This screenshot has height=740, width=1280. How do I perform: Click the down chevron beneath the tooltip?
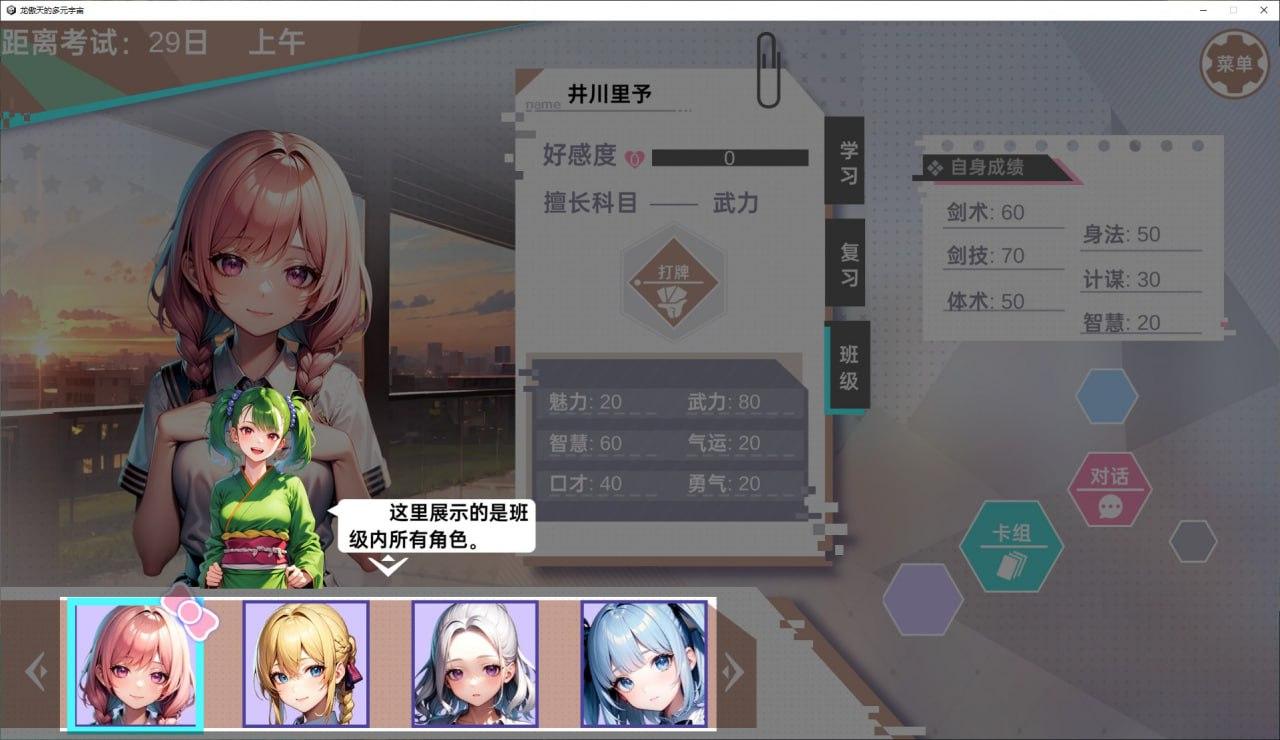coord(388,566)
